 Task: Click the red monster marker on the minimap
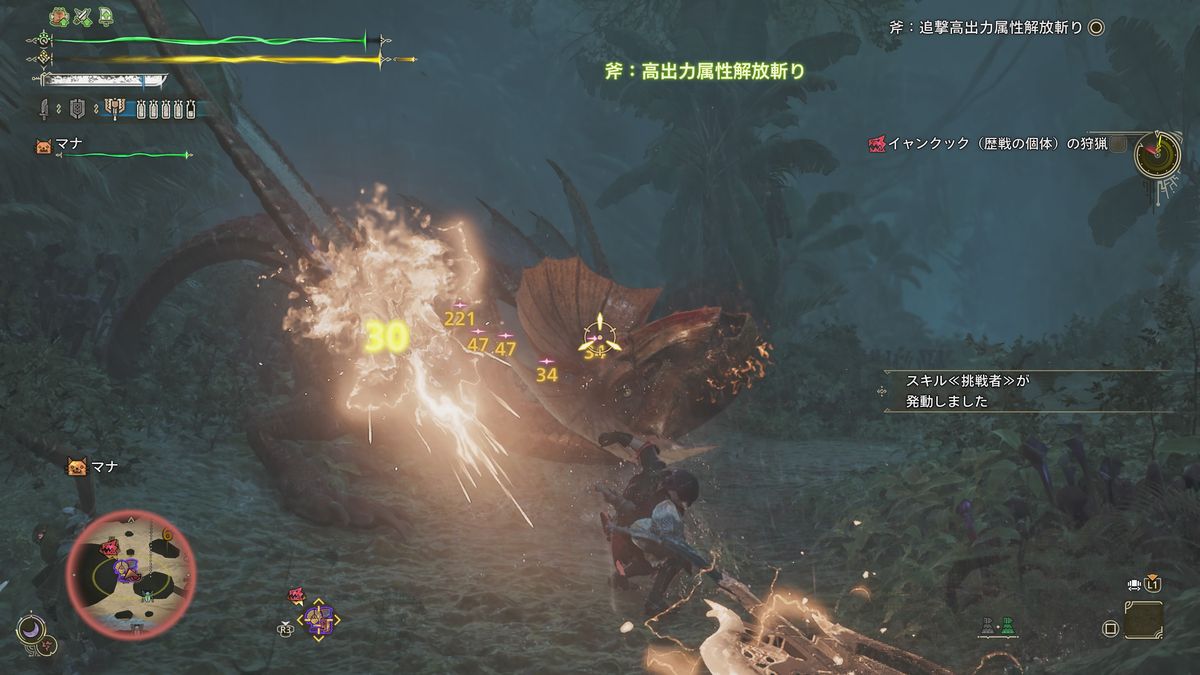tap(107, 547)
